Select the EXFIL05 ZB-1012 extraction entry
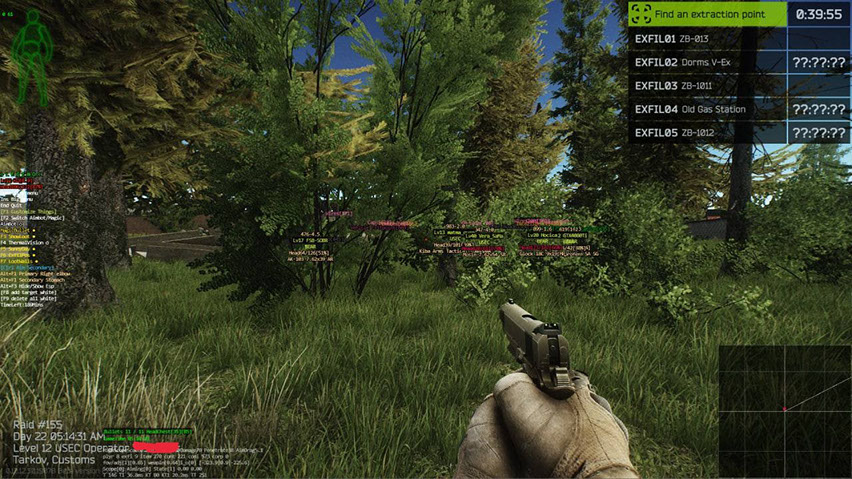 (x=707, y=133)
